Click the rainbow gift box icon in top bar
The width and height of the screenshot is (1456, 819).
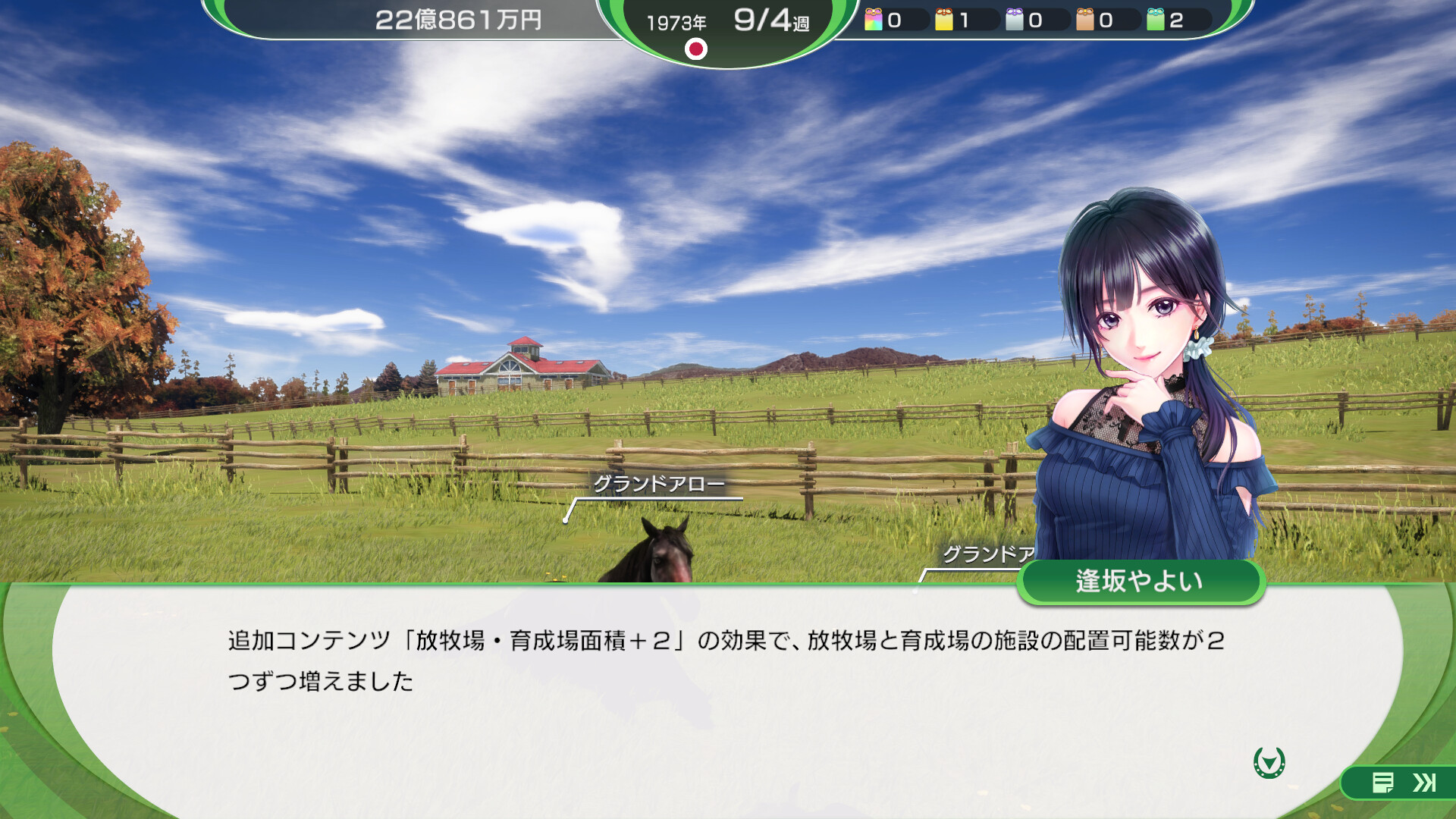pos(873,20)
